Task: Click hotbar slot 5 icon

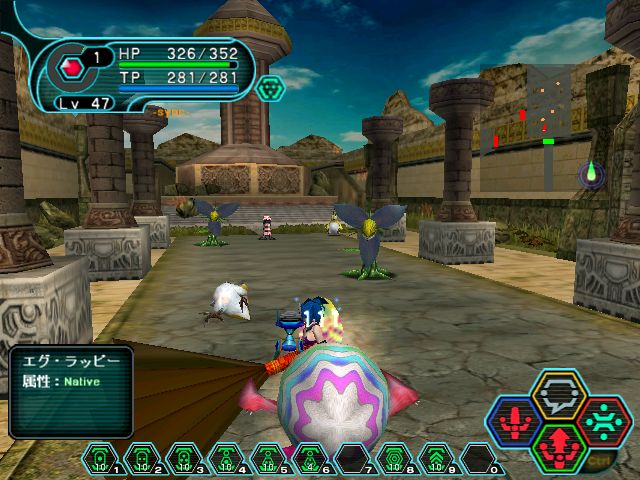Action: coord(269,459)
